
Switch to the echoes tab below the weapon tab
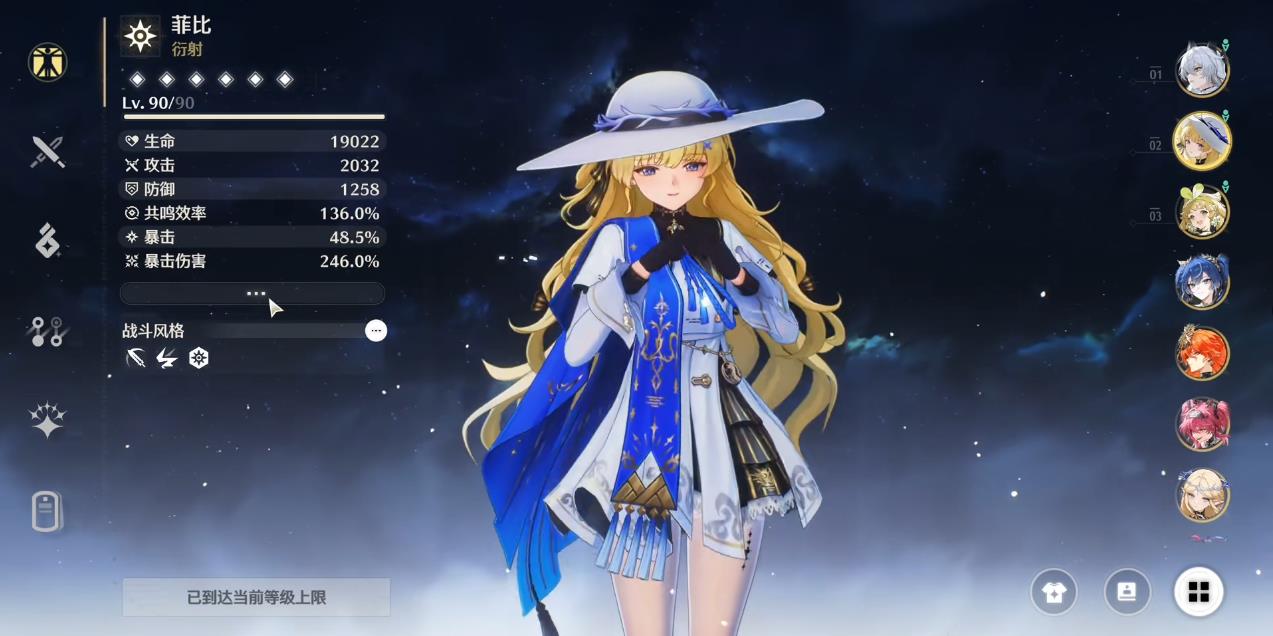pyautogui.click(x=47, y=241)
